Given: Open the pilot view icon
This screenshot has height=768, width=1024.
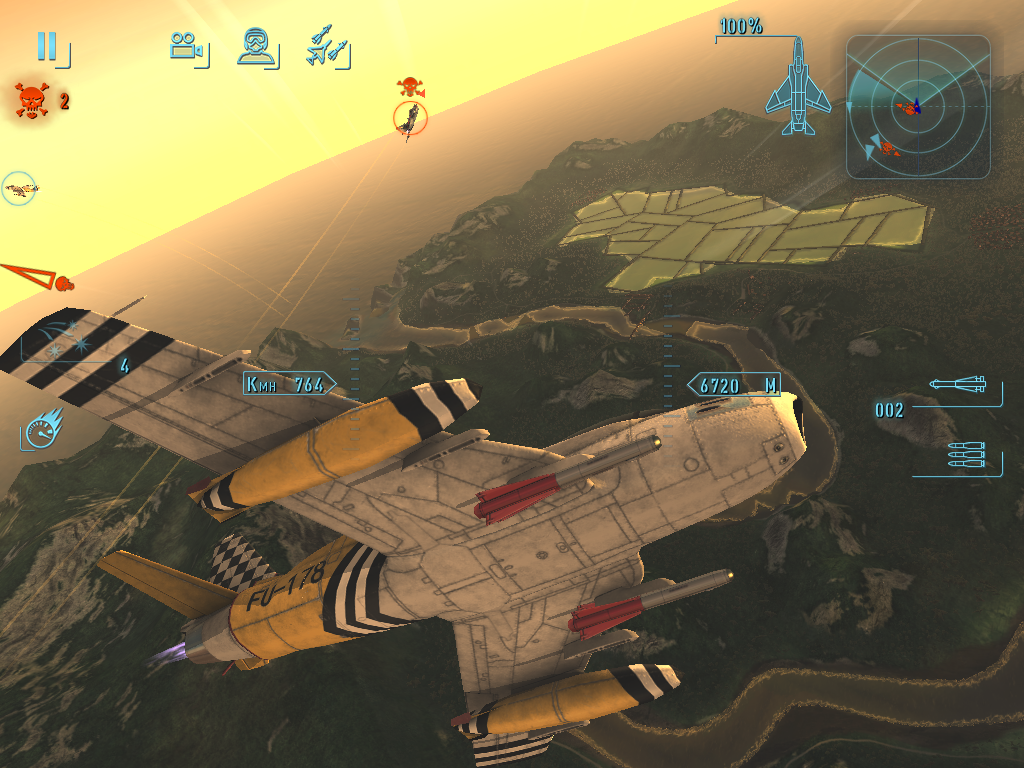Looking at the screenshot, I should point(256,46).
